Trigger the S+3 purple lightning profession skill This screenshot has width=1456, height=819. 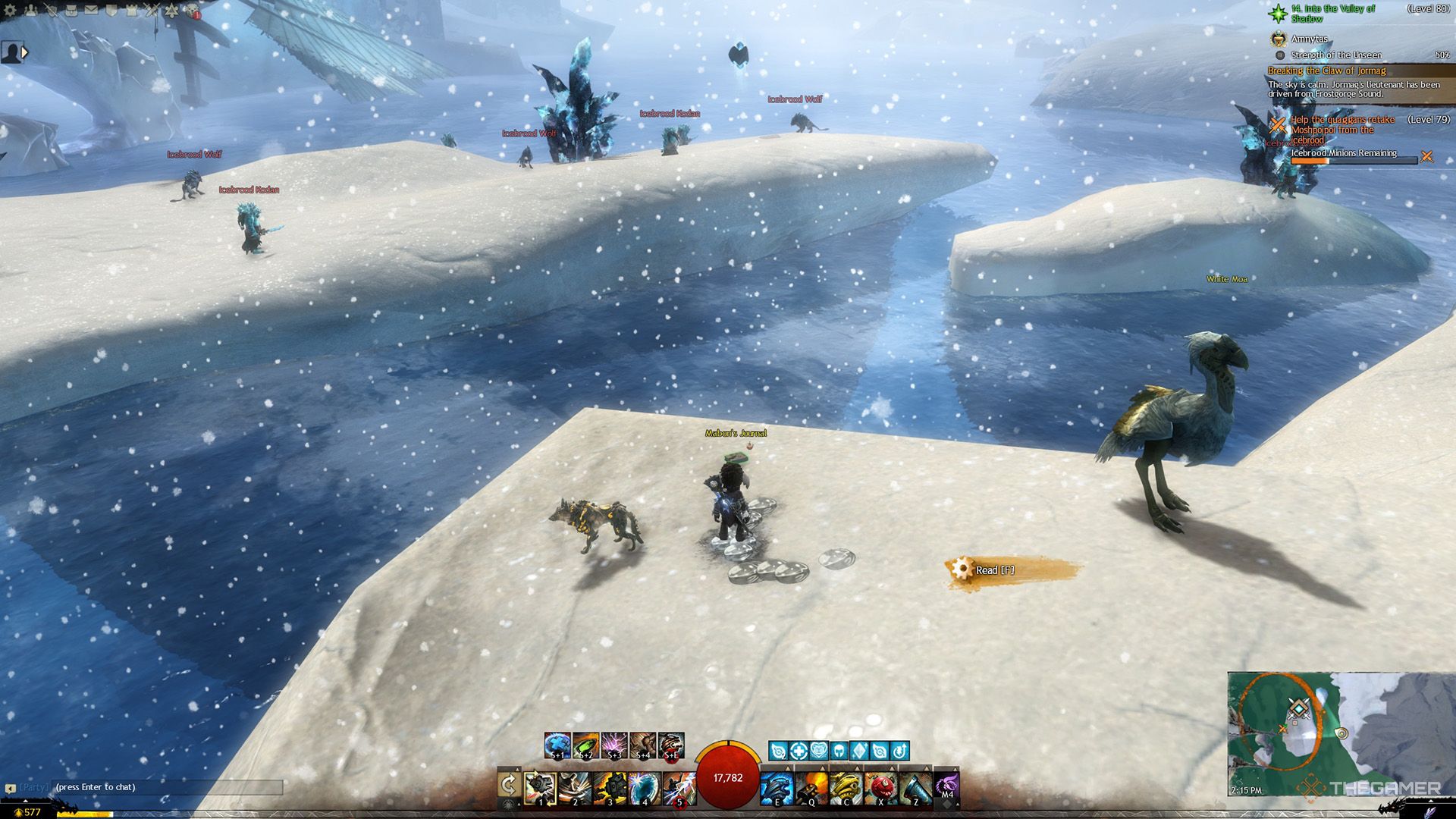[614, 745]
